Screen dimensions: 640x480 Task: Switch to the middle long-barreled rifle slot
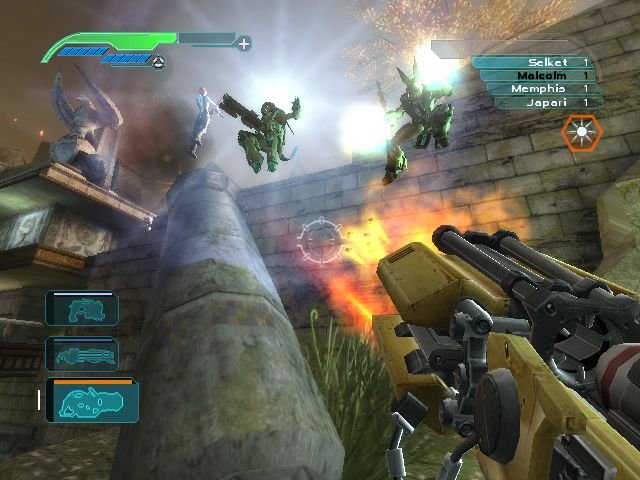point(82,354)
